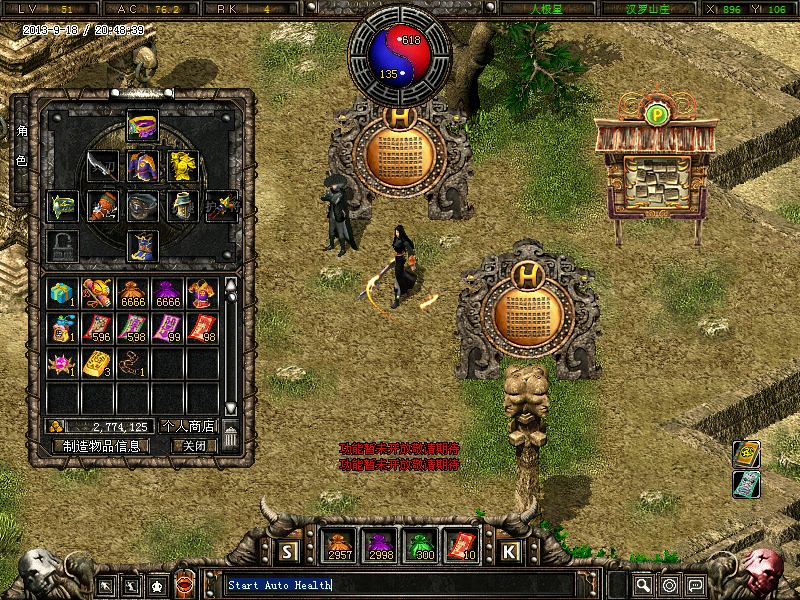Select the red scroll stack of 596
This screenshot has width=800, height=600.
pos(97,329)
